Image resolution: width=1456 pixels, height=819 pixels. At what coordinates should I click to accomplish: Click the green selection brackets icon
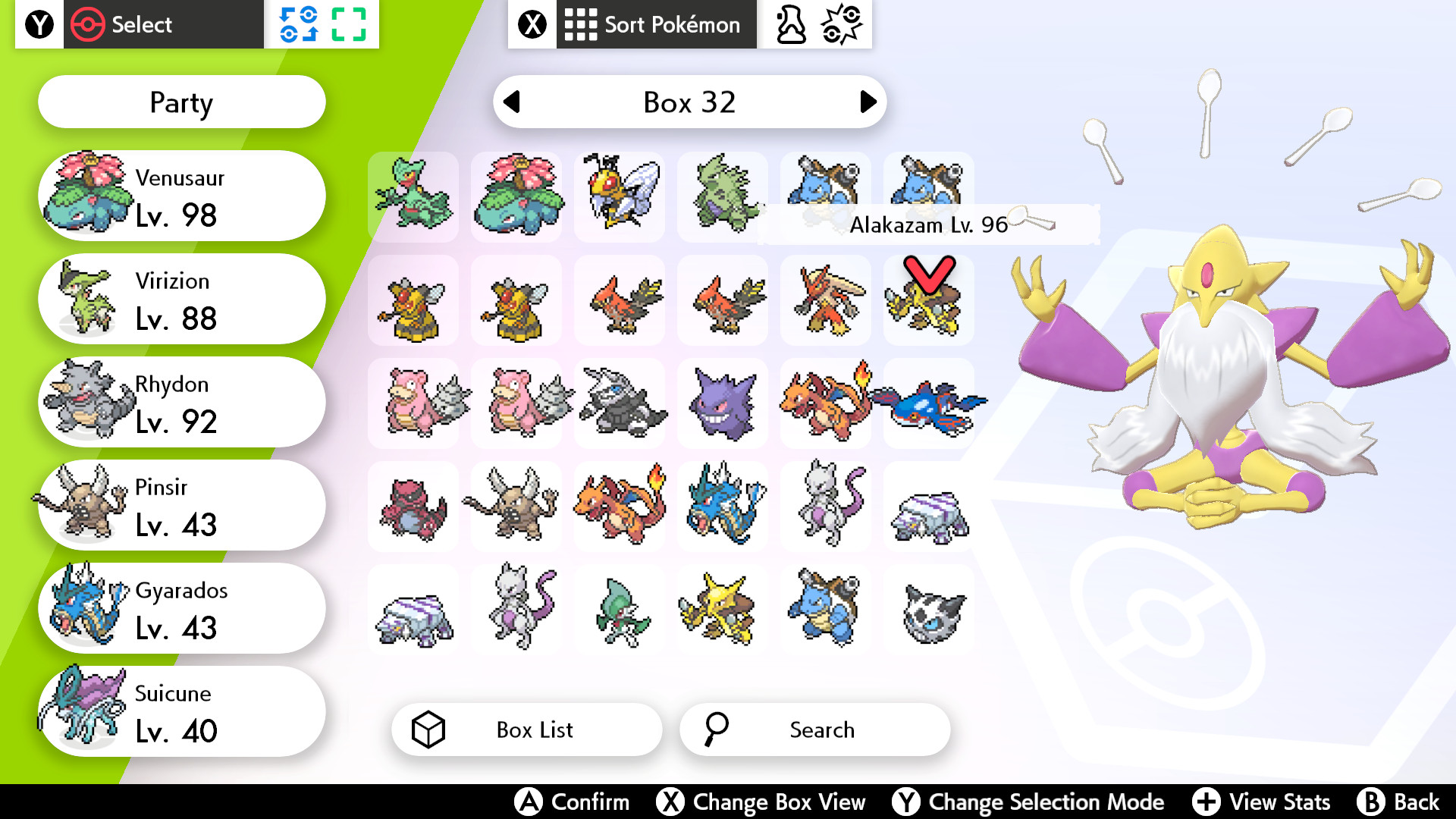point(350,24)
